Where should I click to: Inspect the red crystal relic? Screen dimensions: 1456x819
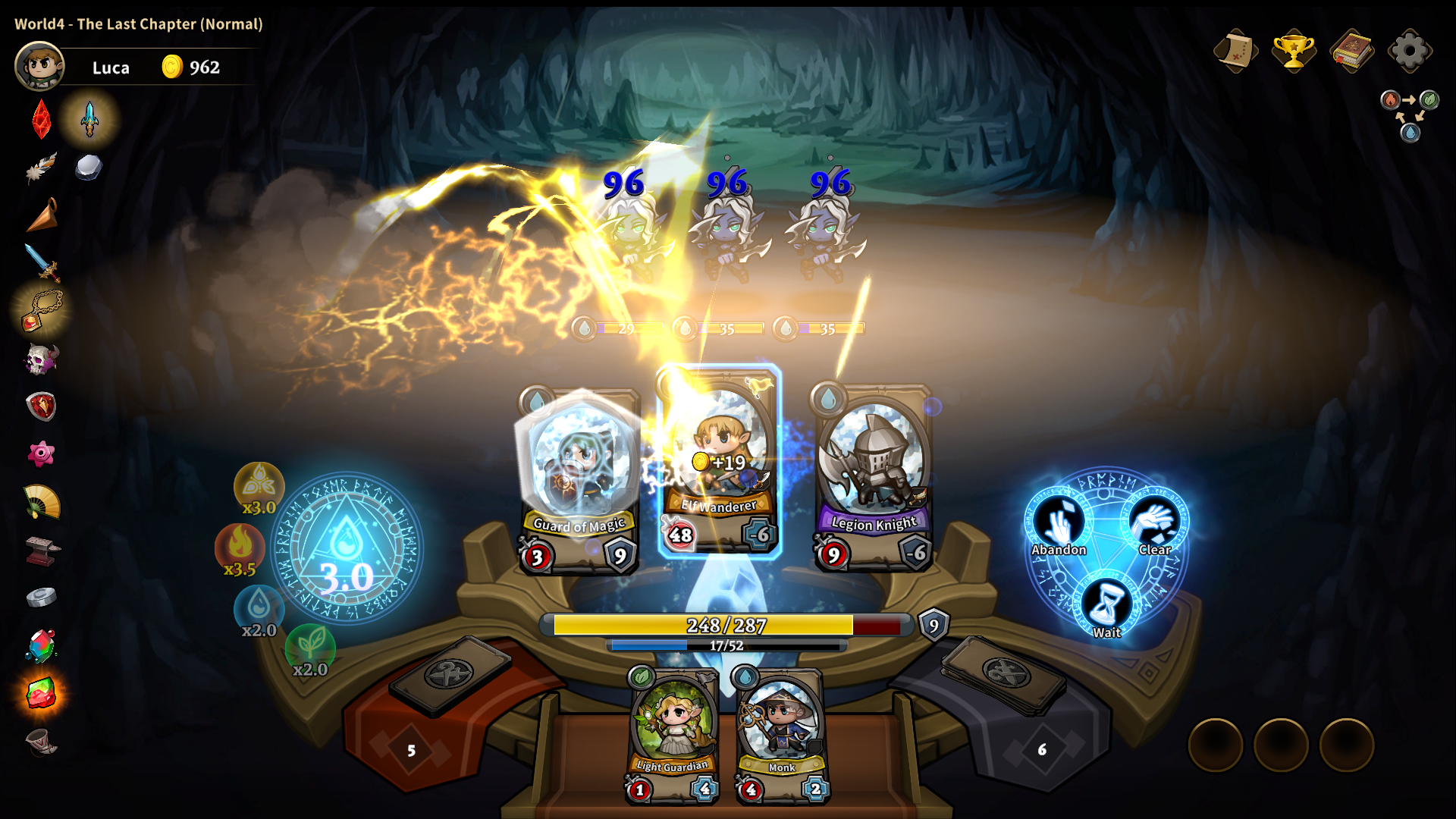click(x=41, y=119)
